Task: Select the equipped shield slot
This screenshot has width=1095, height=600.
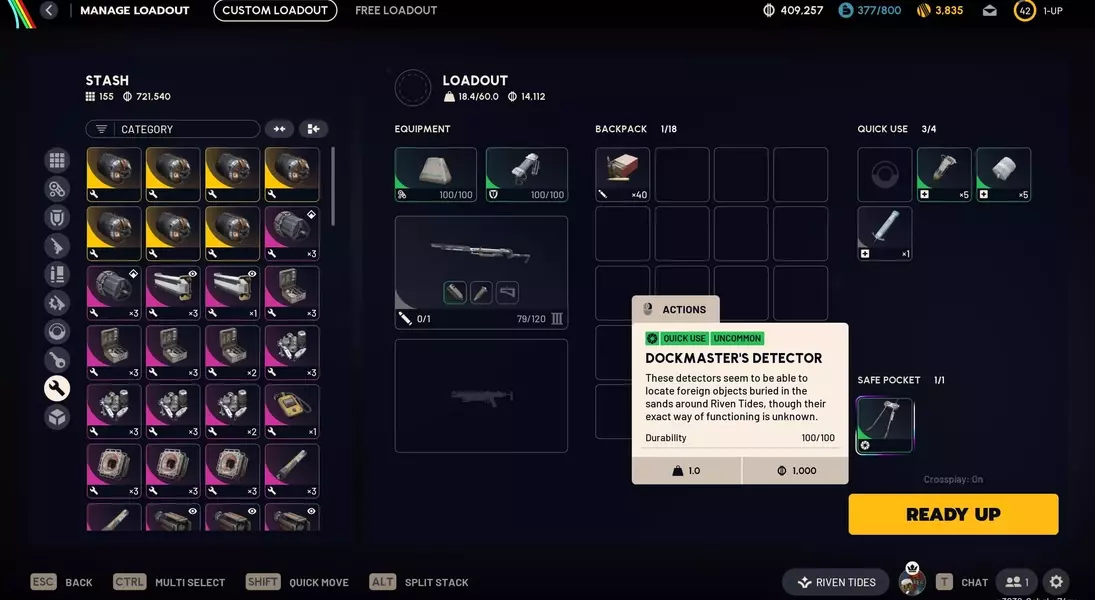Action: [526, 175]
